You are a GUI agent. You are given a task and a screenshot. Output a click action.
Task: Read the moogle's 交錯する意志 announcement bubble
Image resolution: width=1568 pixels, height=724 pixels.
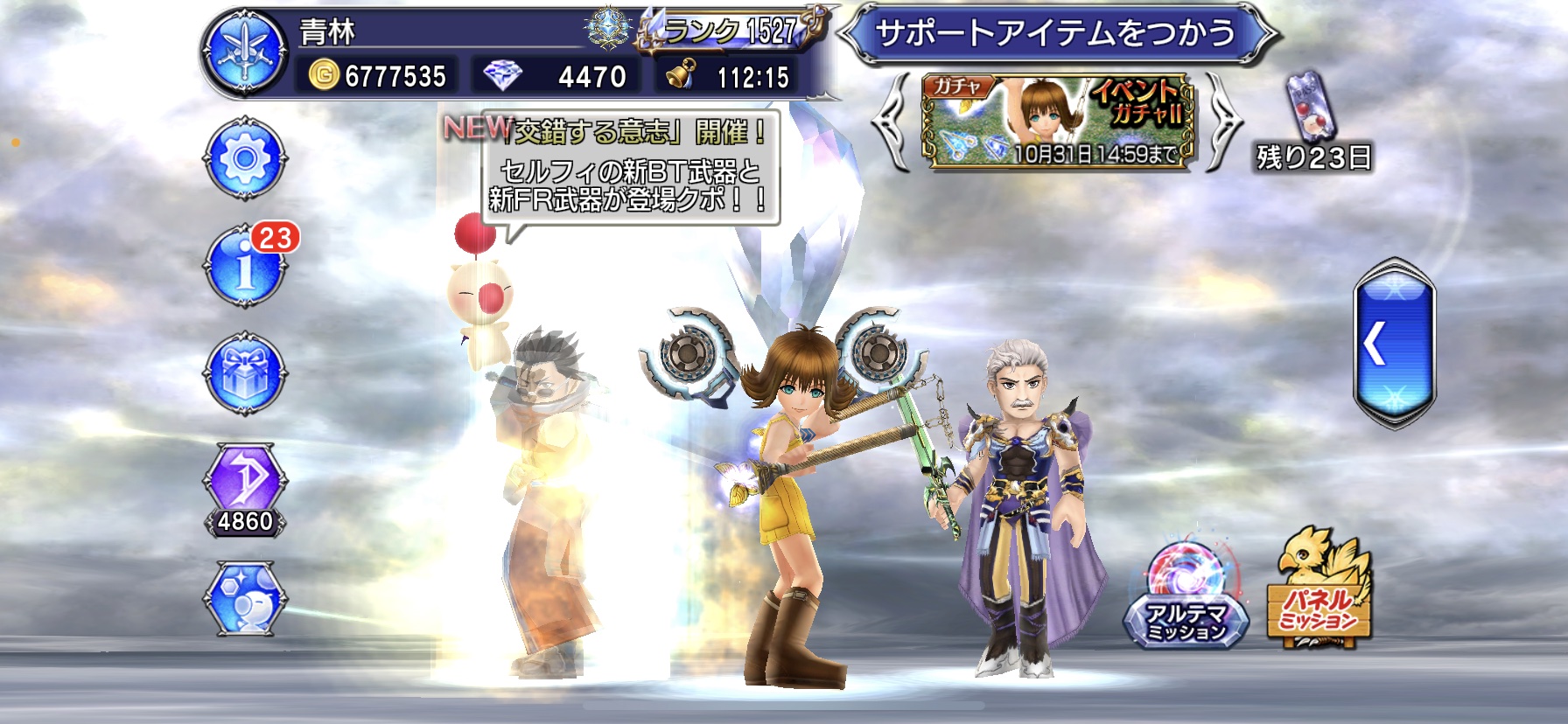pyautogui.click(x=630, y=171)
